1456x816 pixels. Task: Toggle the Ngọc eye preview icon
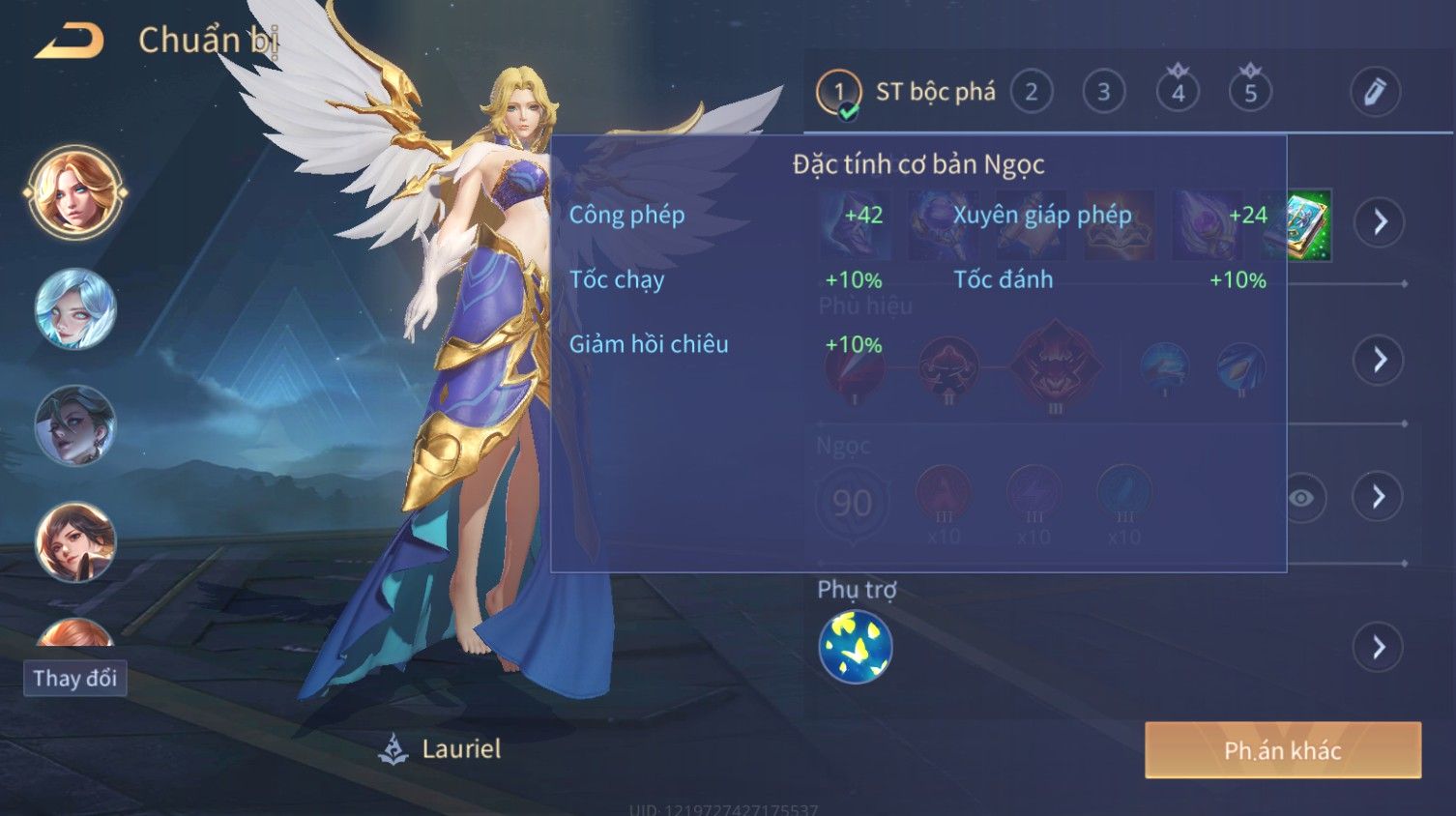1302,498
